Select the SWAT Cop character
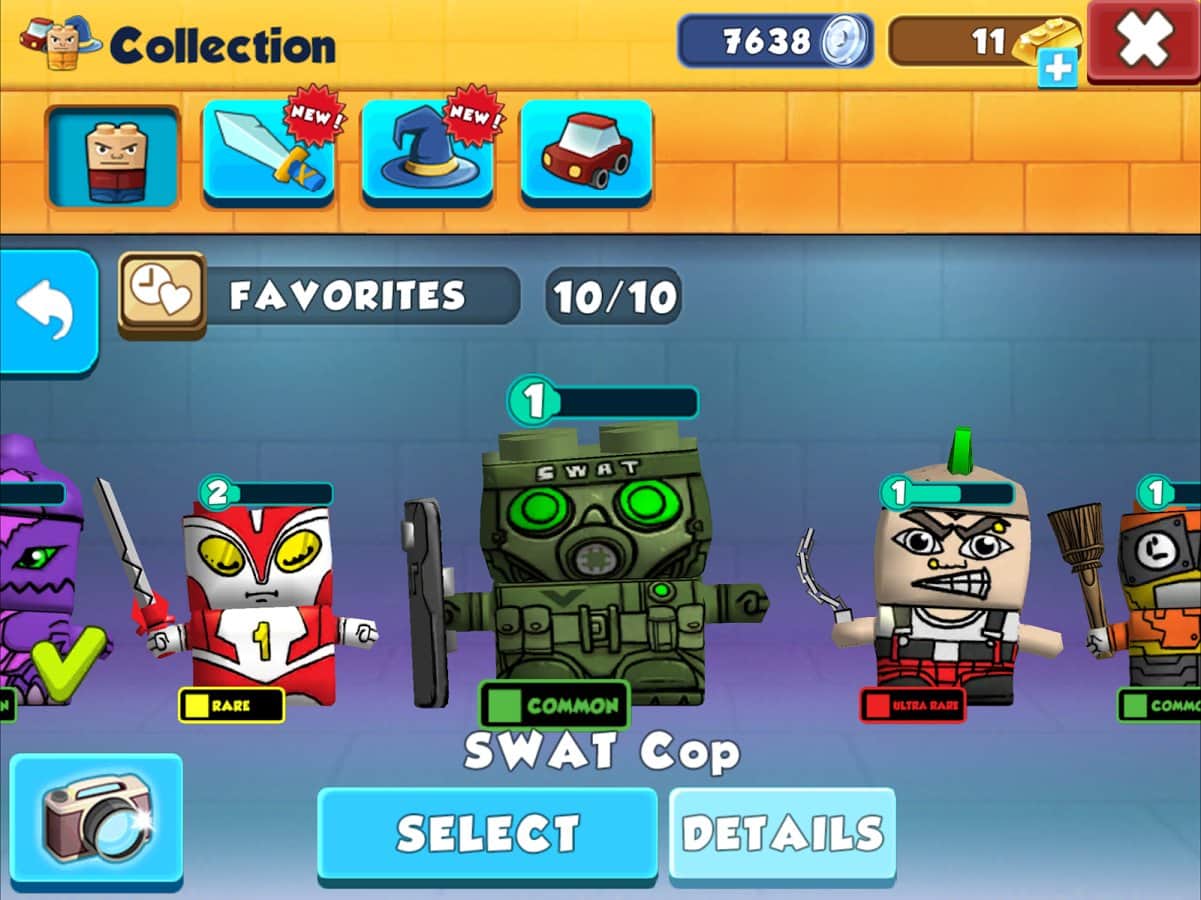 tap(487, 833)
